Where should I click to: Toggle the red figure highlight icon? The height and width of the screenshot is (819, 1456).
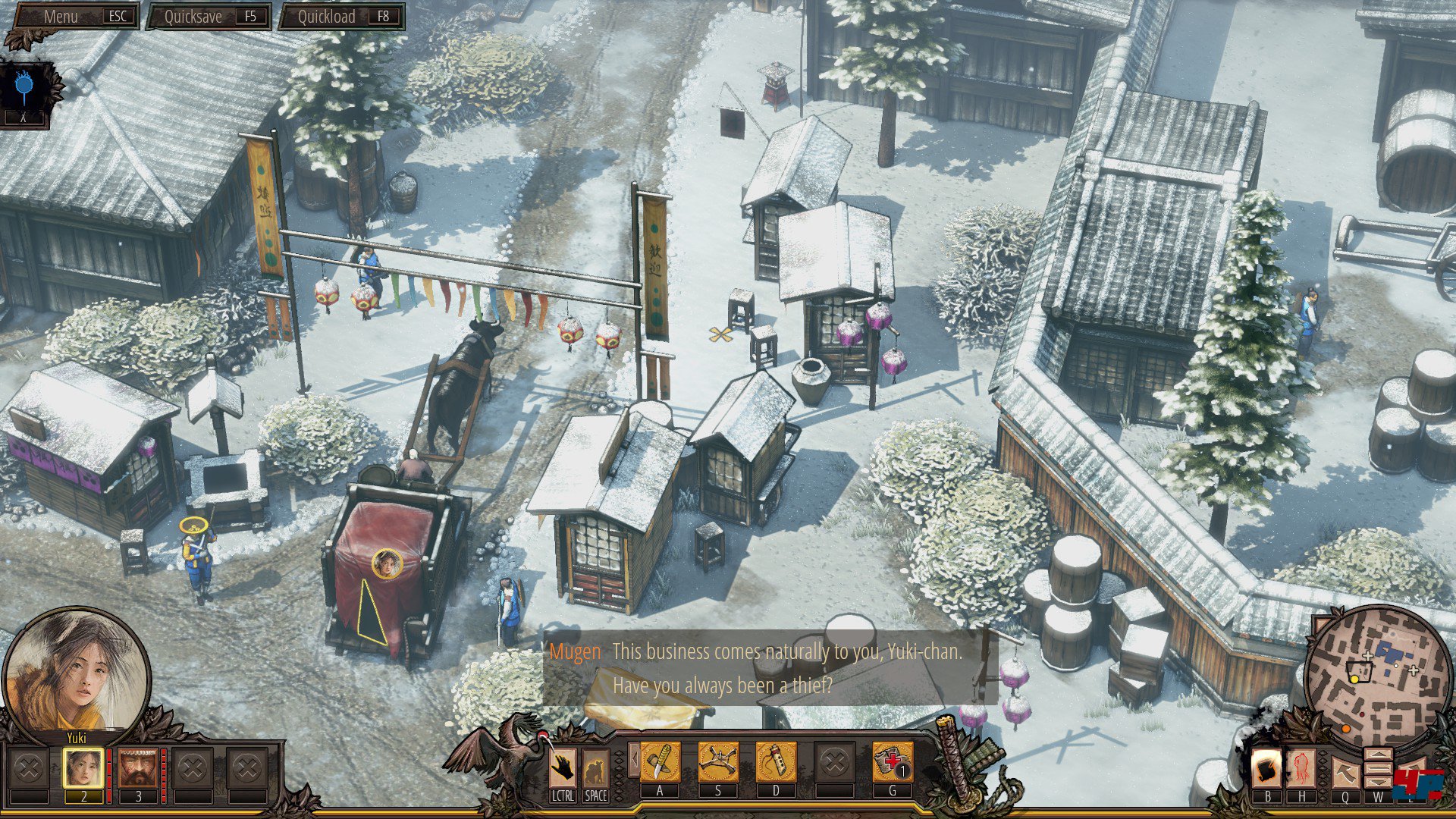(x=1302, y=770)
